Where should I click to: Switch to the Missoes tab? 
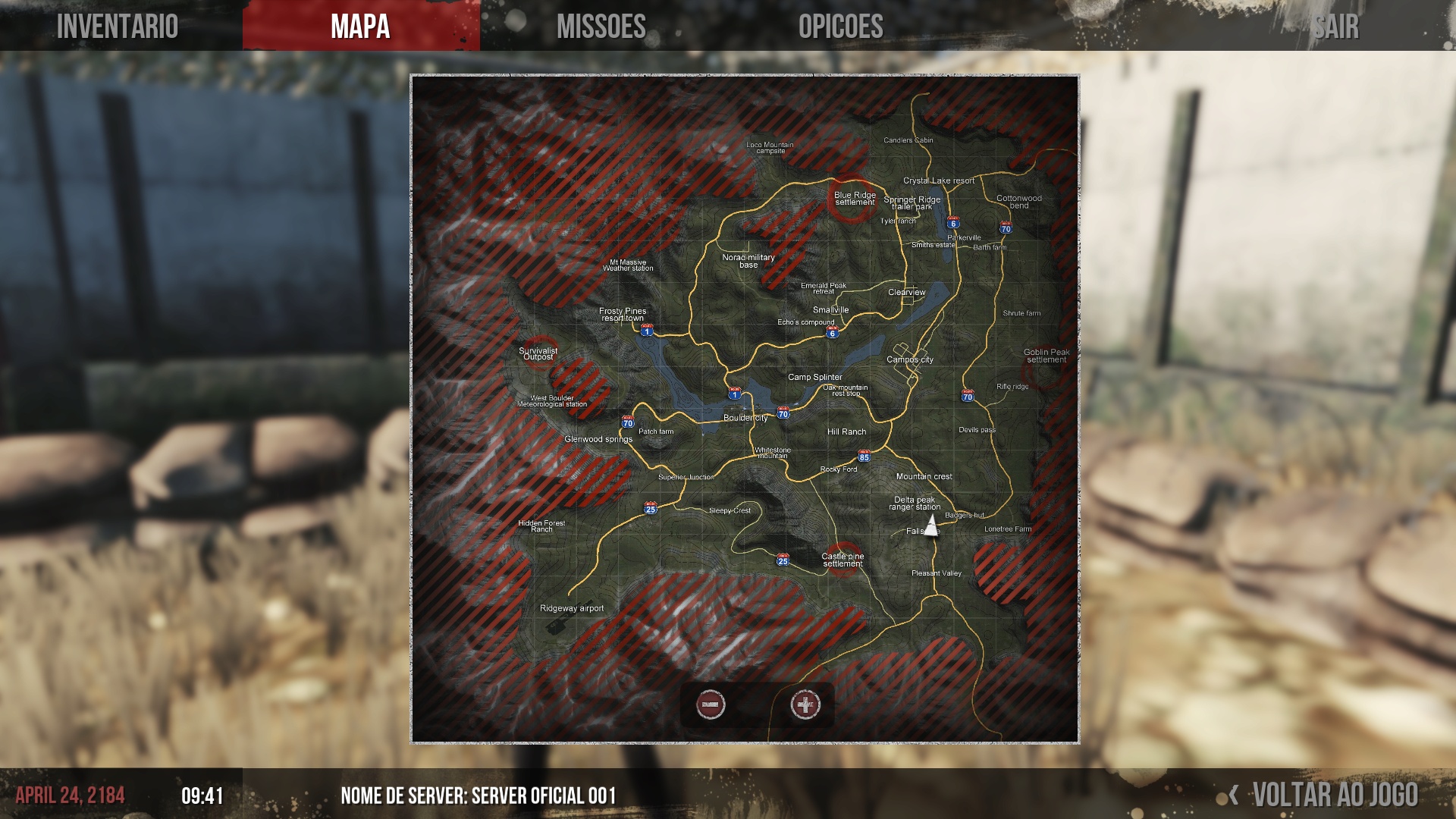(x=601, y=27)
